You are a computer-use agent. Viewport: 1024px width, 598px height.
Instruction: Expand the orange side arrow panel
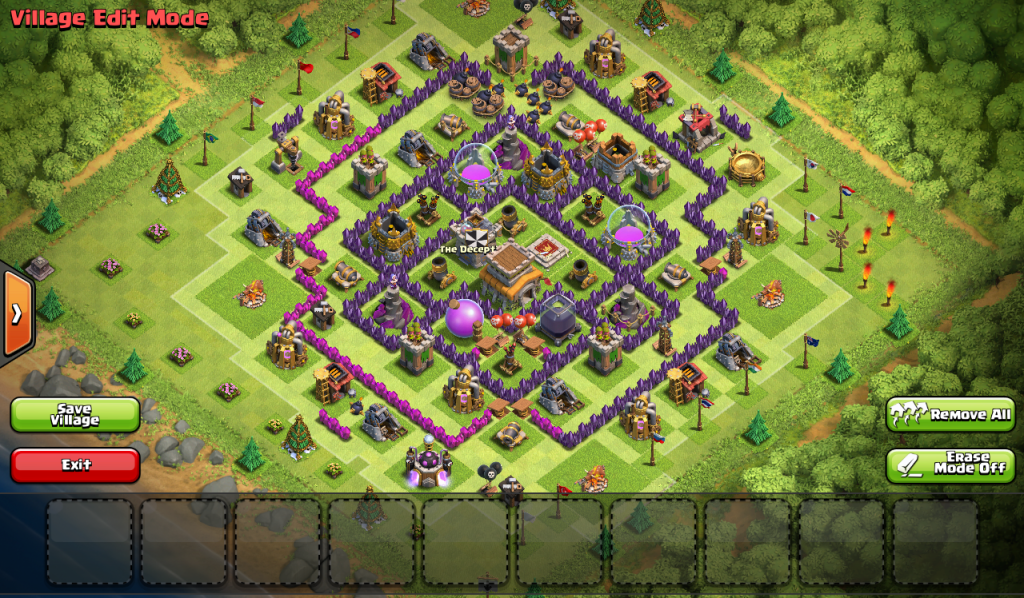[x=17, y=314]
